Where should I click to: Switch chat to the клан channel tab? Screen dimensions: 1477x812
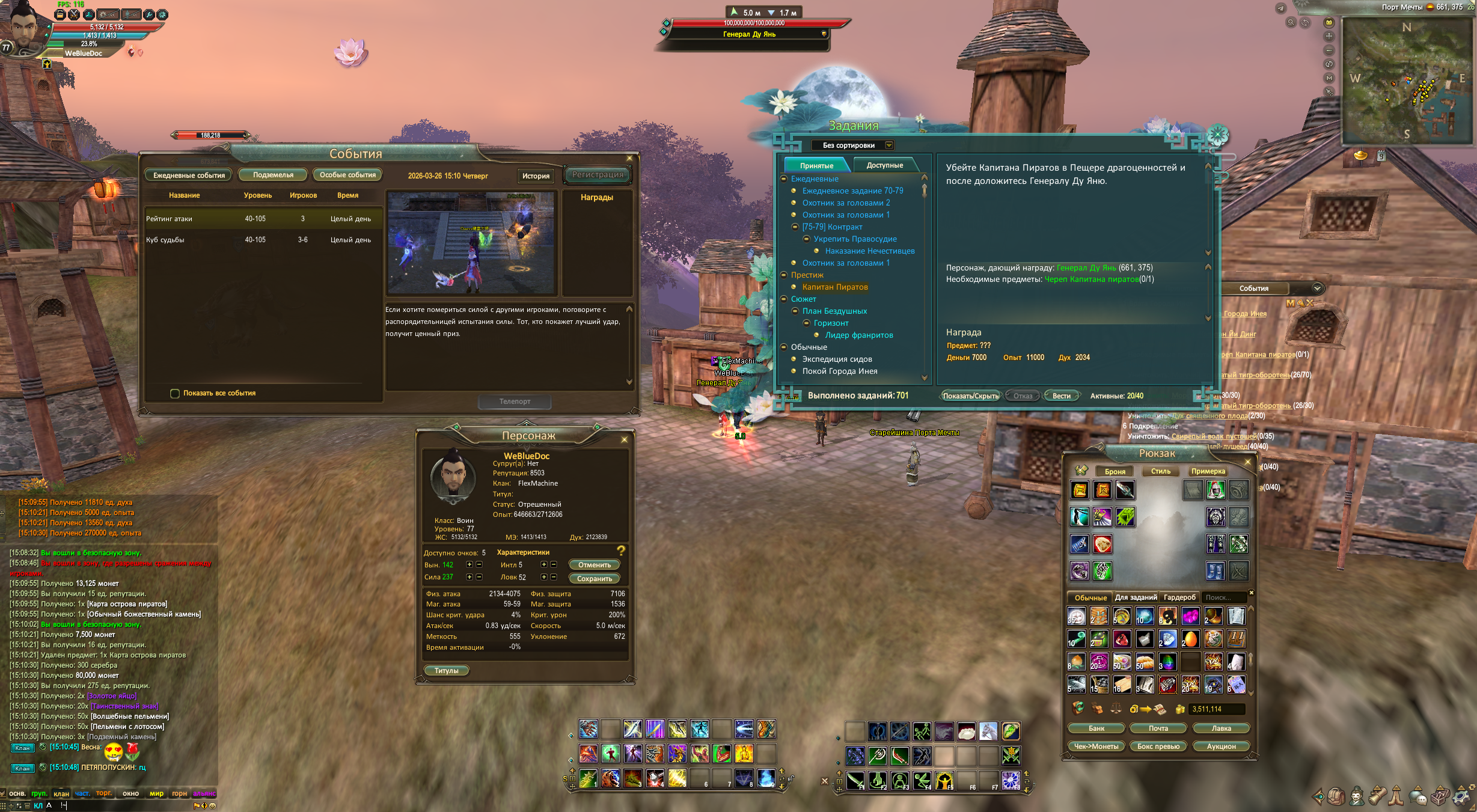pyautogui.click(x=61, y=794)
